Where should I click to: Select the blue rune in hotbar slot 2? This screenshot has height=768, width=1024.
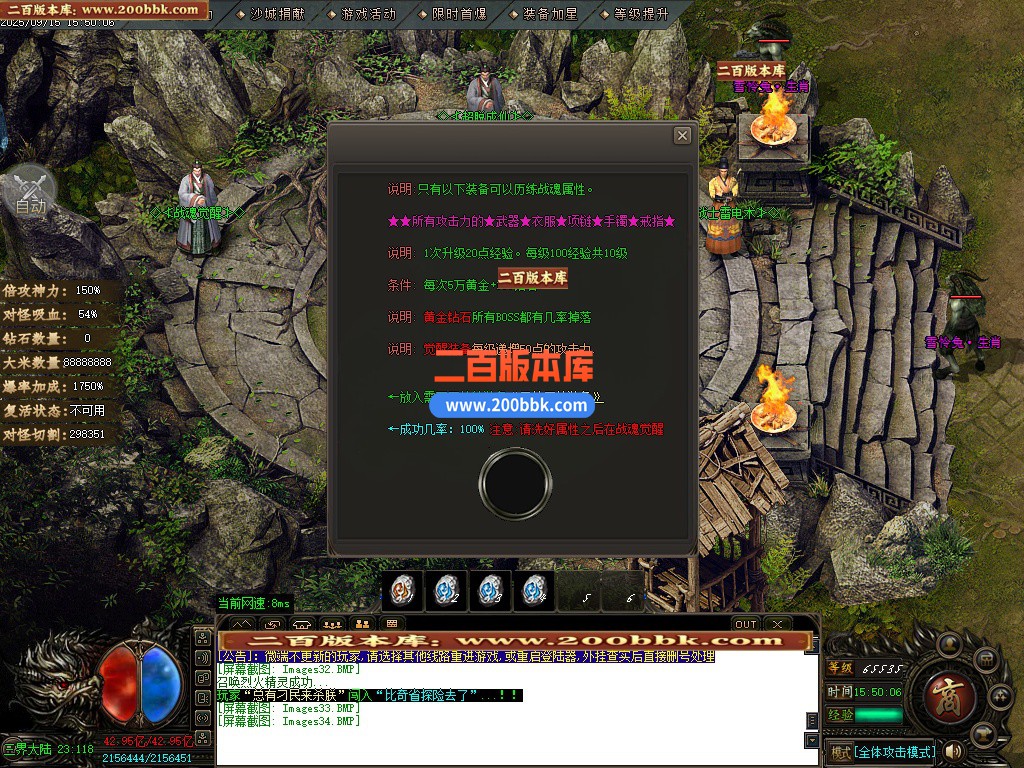pos(446,591)
